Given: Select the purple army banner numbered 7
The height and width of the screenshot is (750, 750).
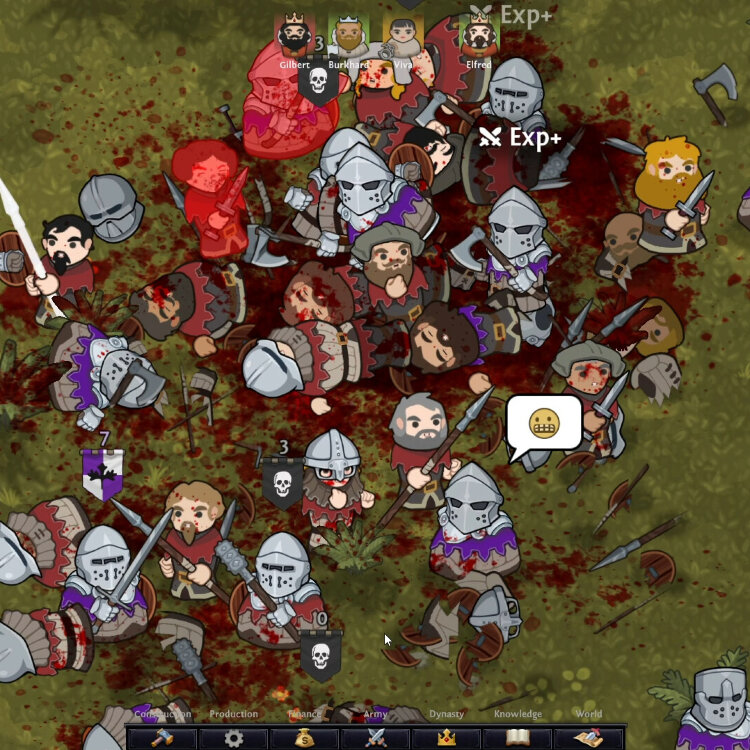Looking at the screenshot, I should click(x=103, y=472).
